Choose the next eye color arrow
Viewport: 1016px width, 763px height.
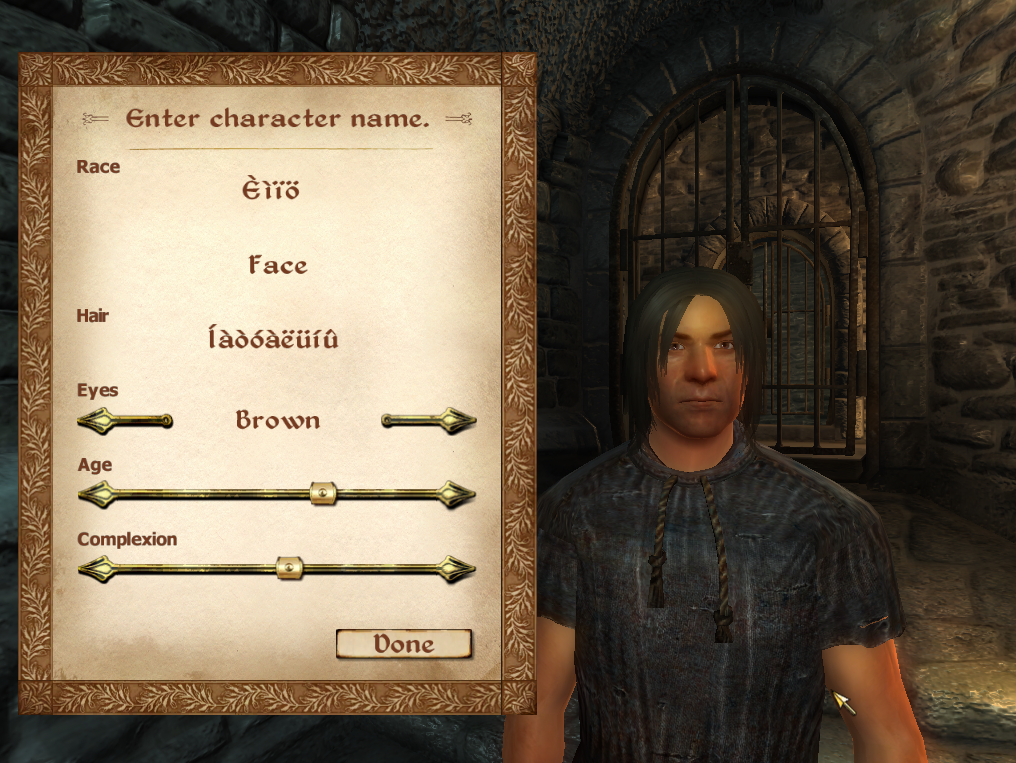[429, 421]
